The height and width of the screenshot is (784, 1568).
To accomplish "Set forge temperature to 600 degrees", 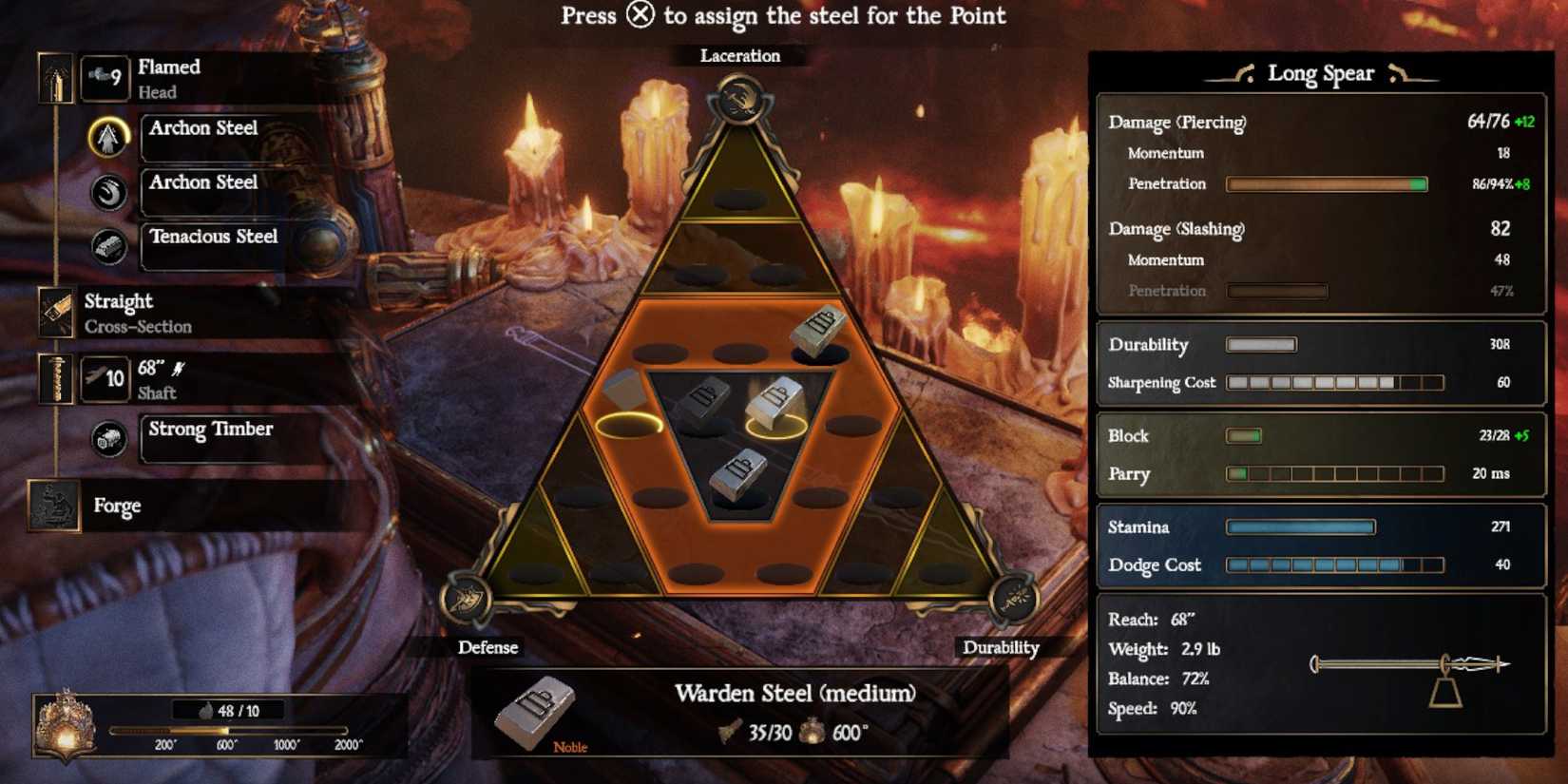I will (x=226, y=733).
